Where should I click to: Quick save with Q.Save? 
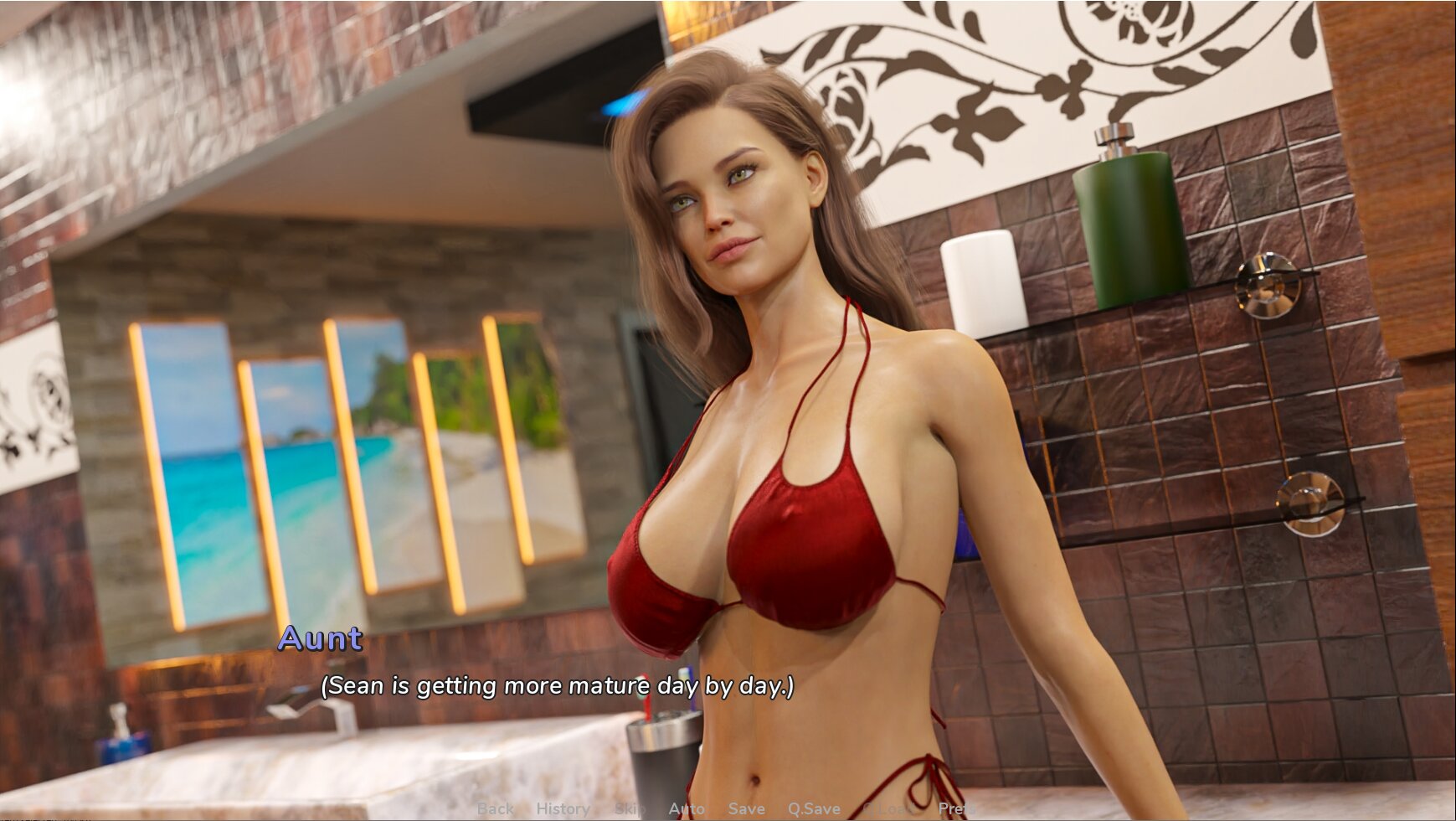point(813,808)
